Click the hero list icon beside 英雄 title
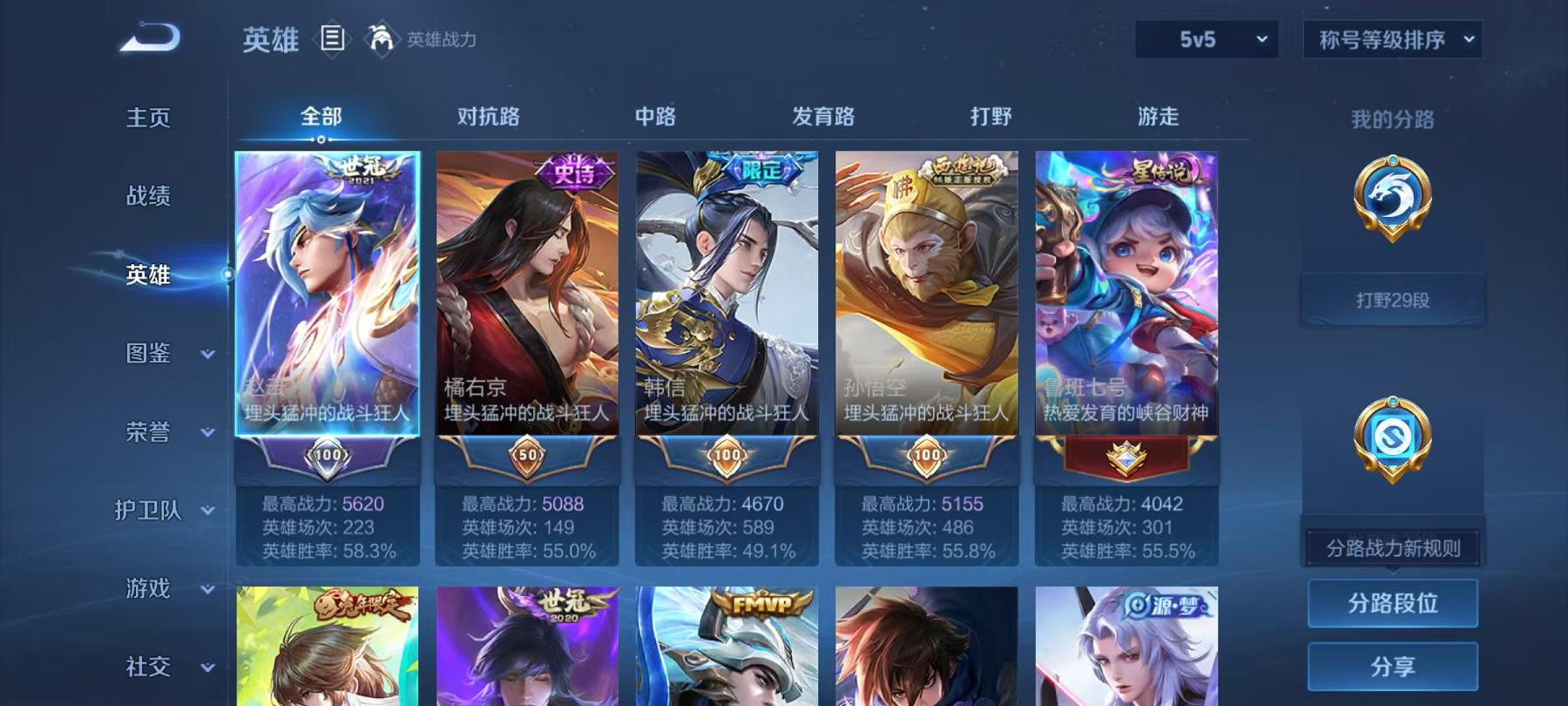The image size is (1568, 706). click(331, 38)
